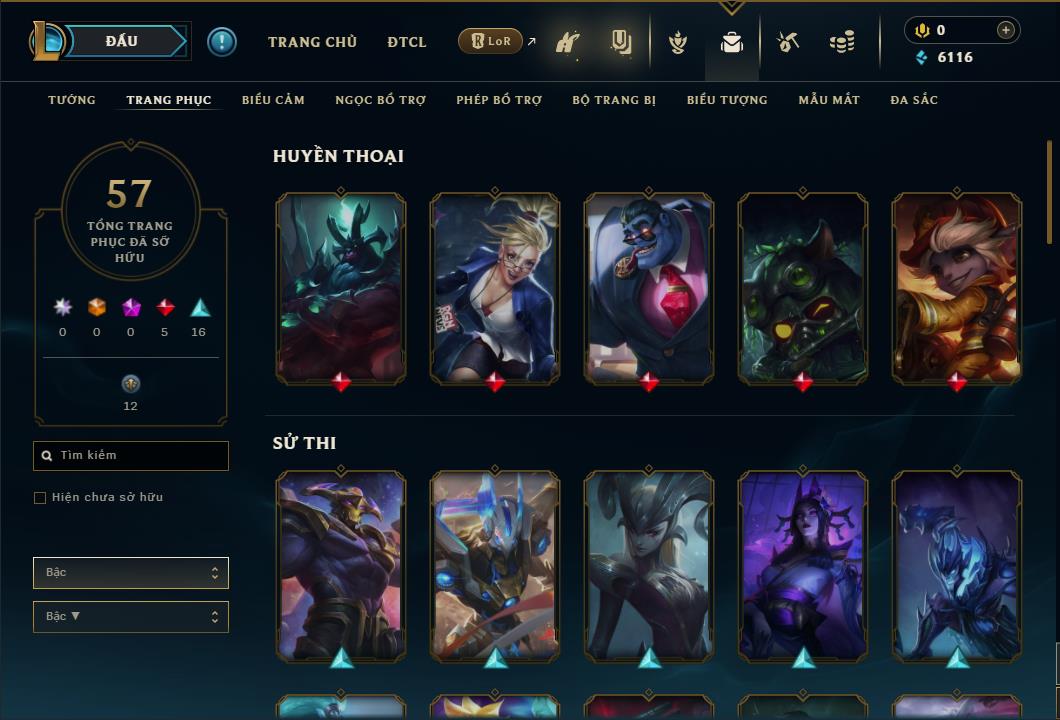Open the coin stack store icon
The width and height of the screenshot is (1060, 720).
pos(842,42)
